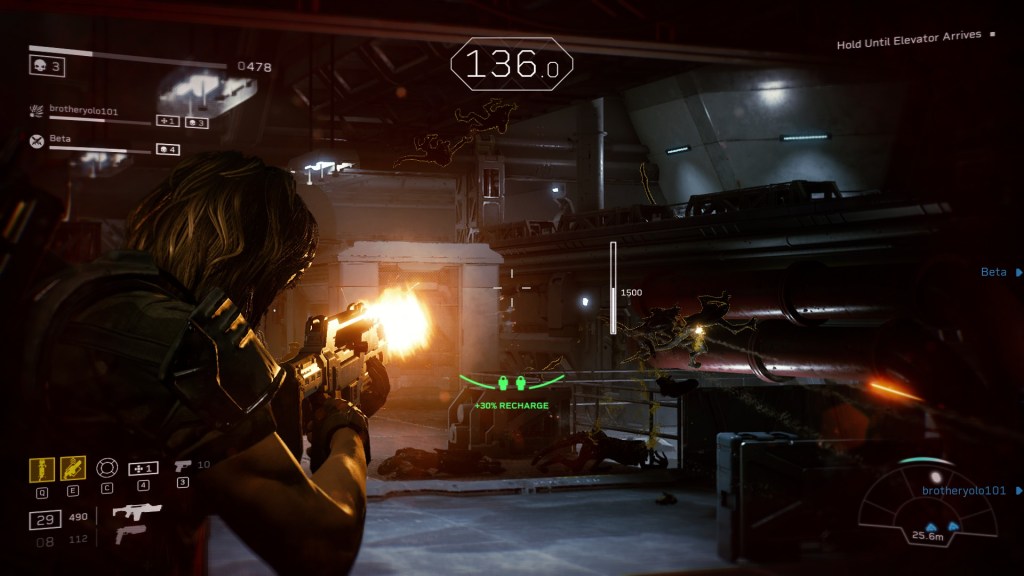
Task: Switch to the sidearm pistol icon
Action: pyautogui.click(x=183, y=466)
